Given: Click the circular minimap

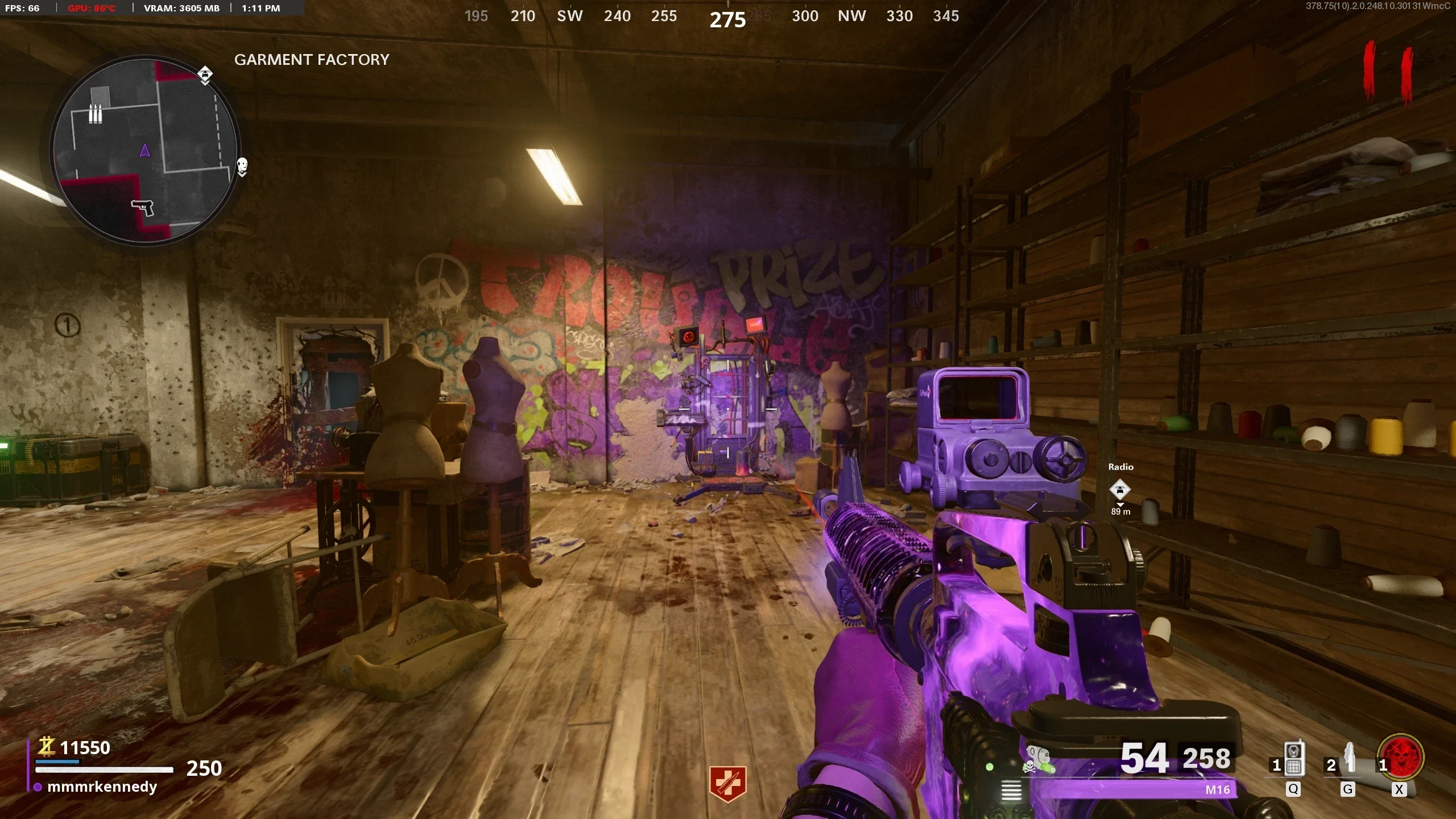Looking at the screenshot, I should (x=144, y=151).
